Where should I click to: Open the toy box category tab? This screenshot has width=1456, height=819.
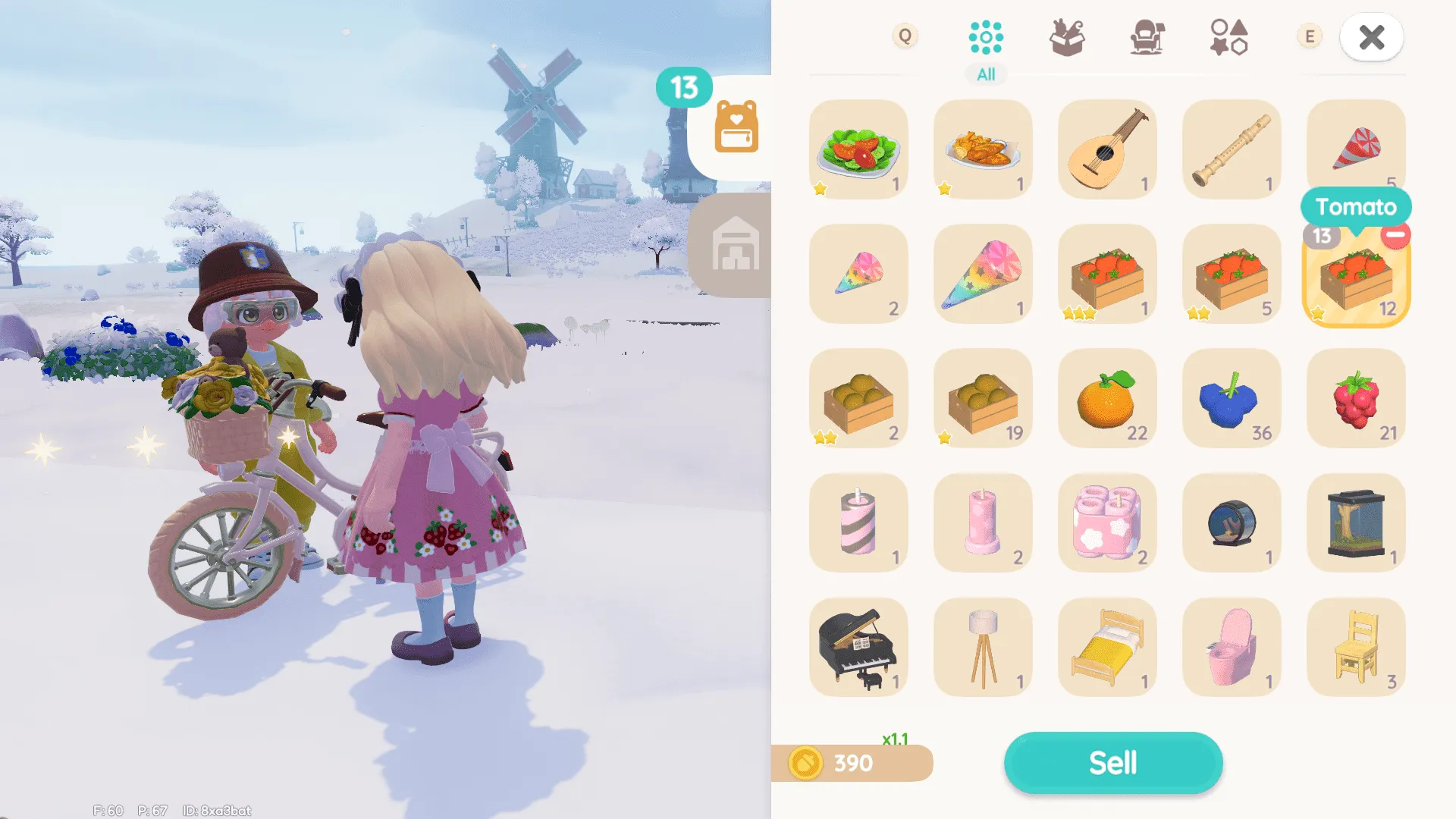1066,38
